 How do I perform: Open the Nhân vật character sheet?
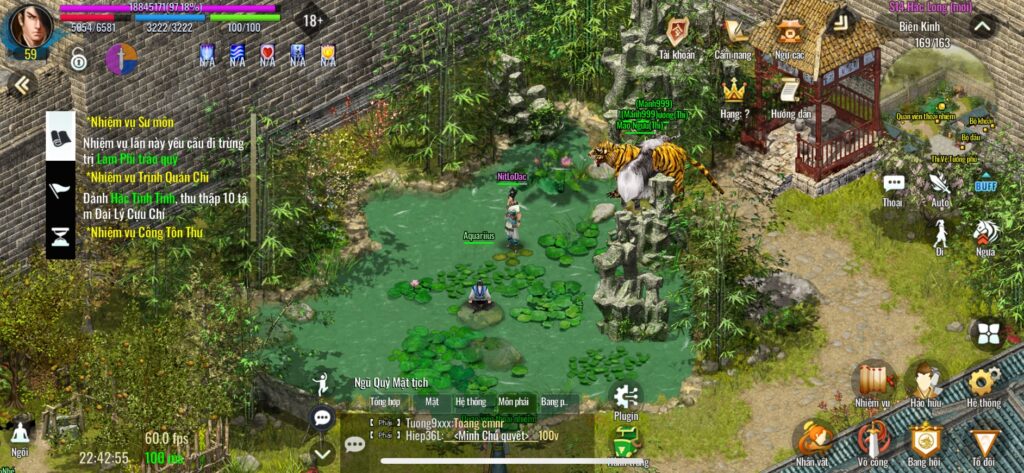point(815,439)
